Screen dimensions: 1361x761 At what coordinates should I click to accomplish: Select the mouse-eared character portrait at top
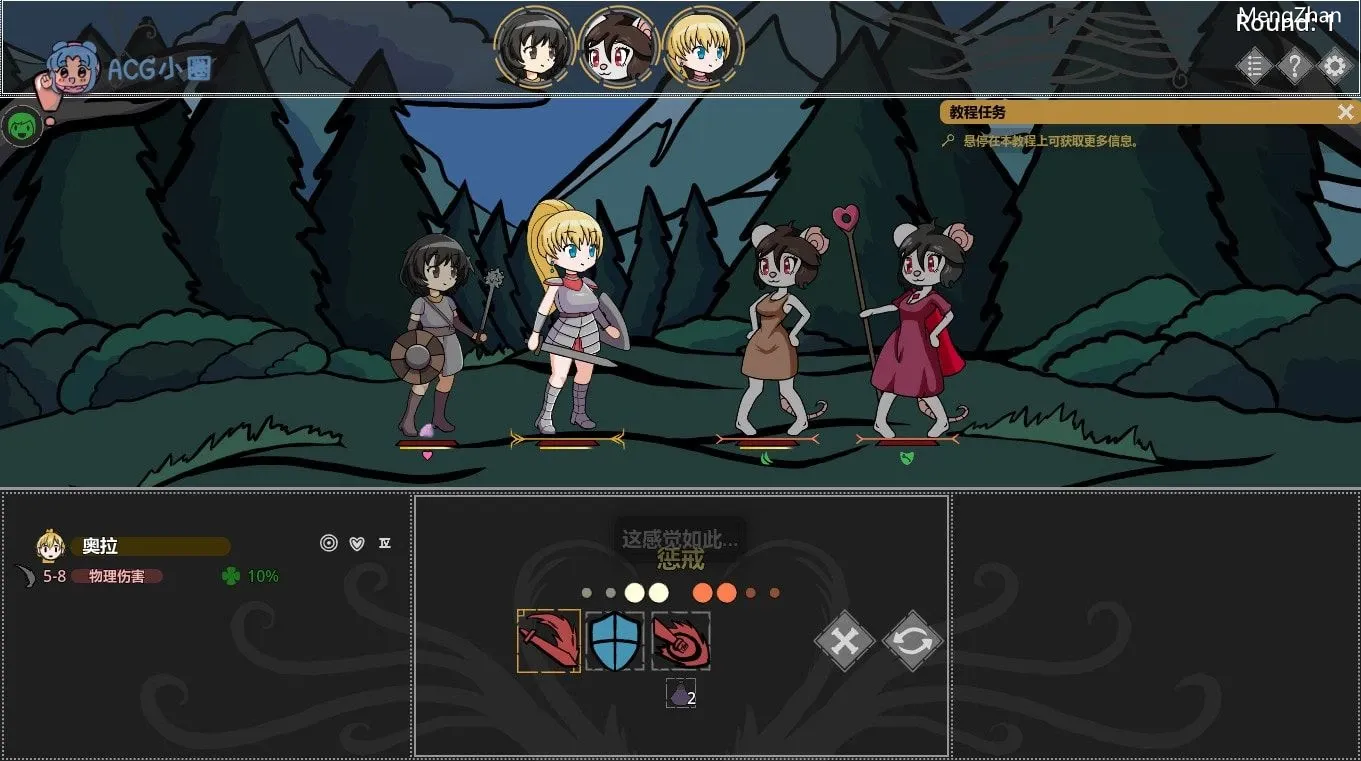(619, 45)
